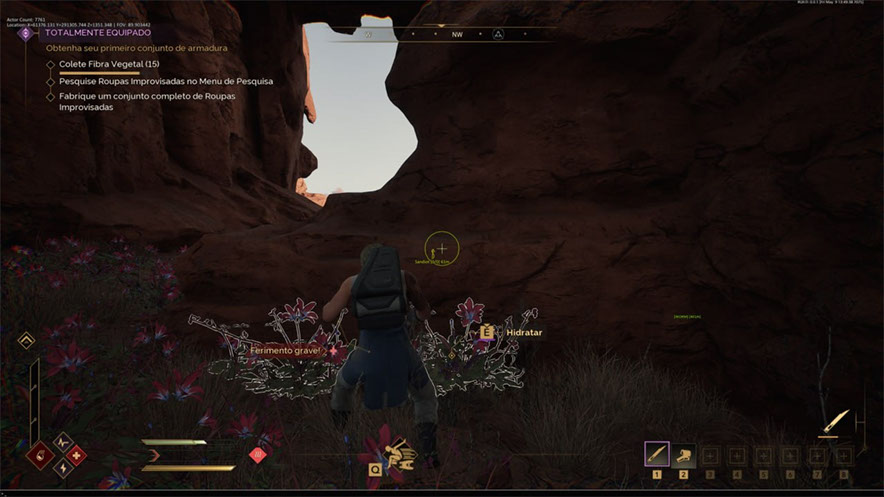Click the equipped knife weapon icon
Screen dimensions: 884x497
[x=836, y=422]
